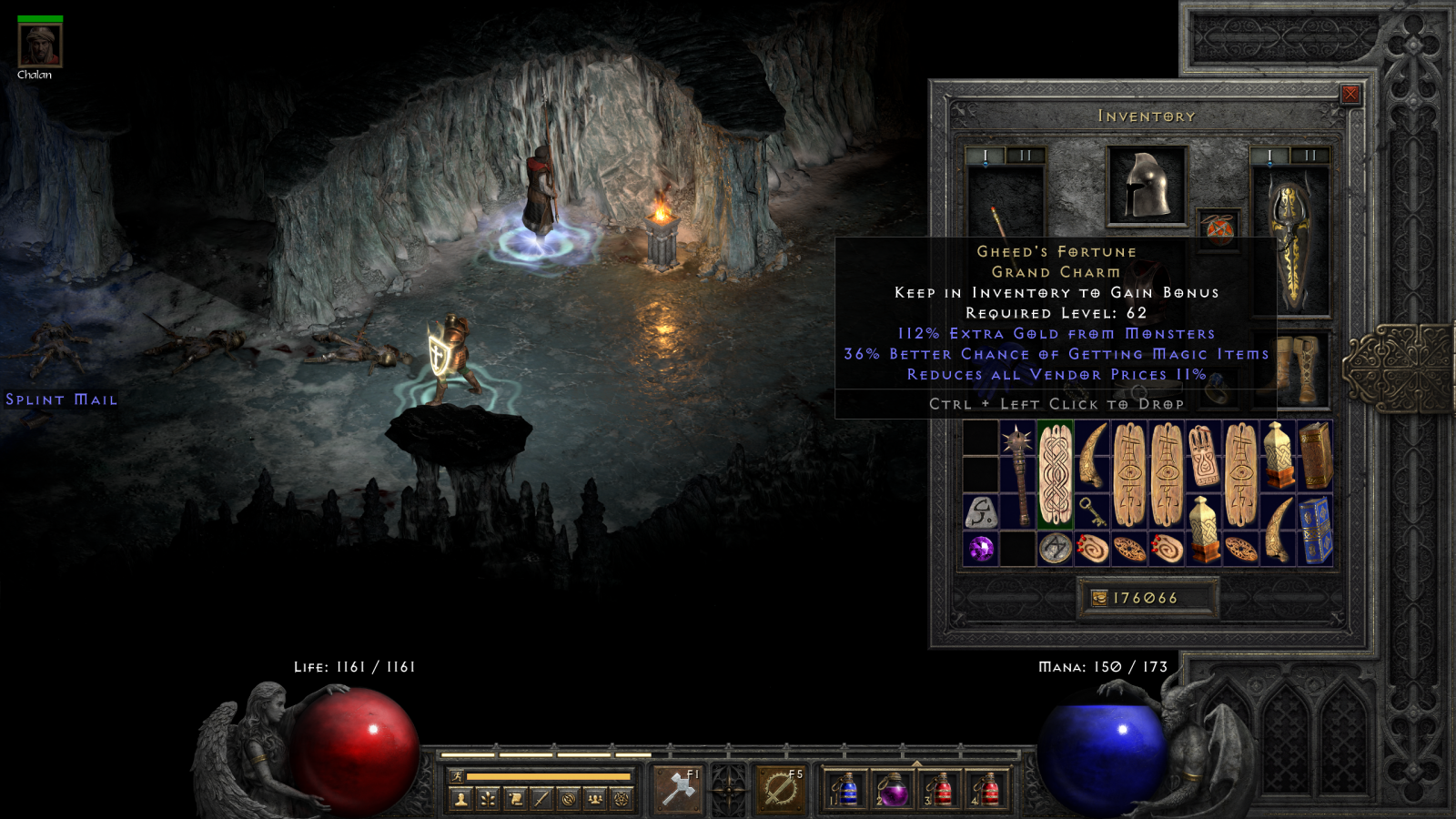This screenshot has height=819, width=1456.
Task: Select the purple gem in inventory
Action: [981, 549]
